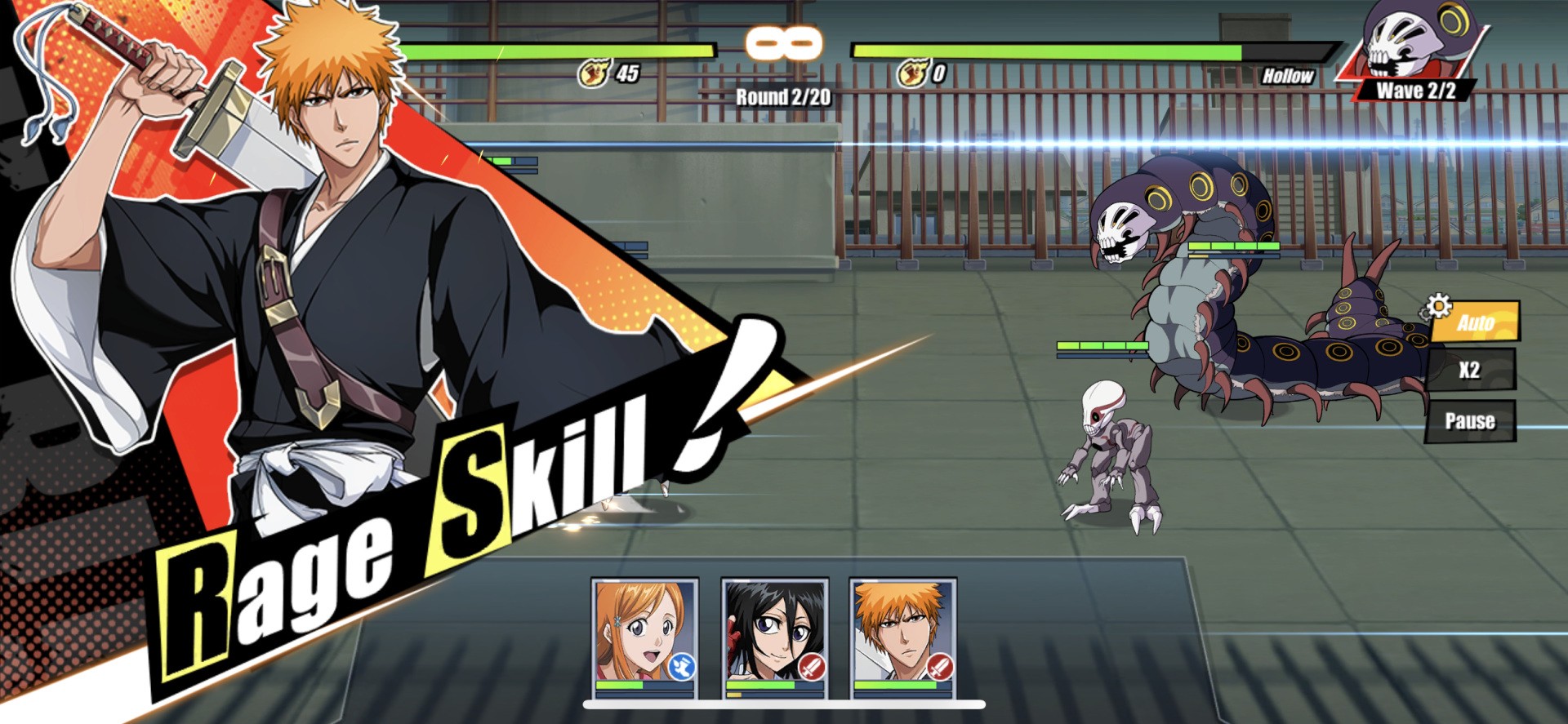Click the Hollow name label near enemy bar
The image size is (1568, 724).
pyautogui.click(x=1289, y=76)
